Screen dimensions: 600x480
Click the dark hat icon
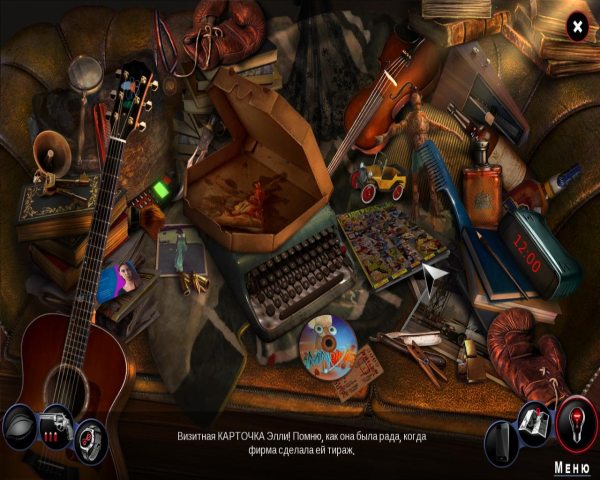[19, 426]
